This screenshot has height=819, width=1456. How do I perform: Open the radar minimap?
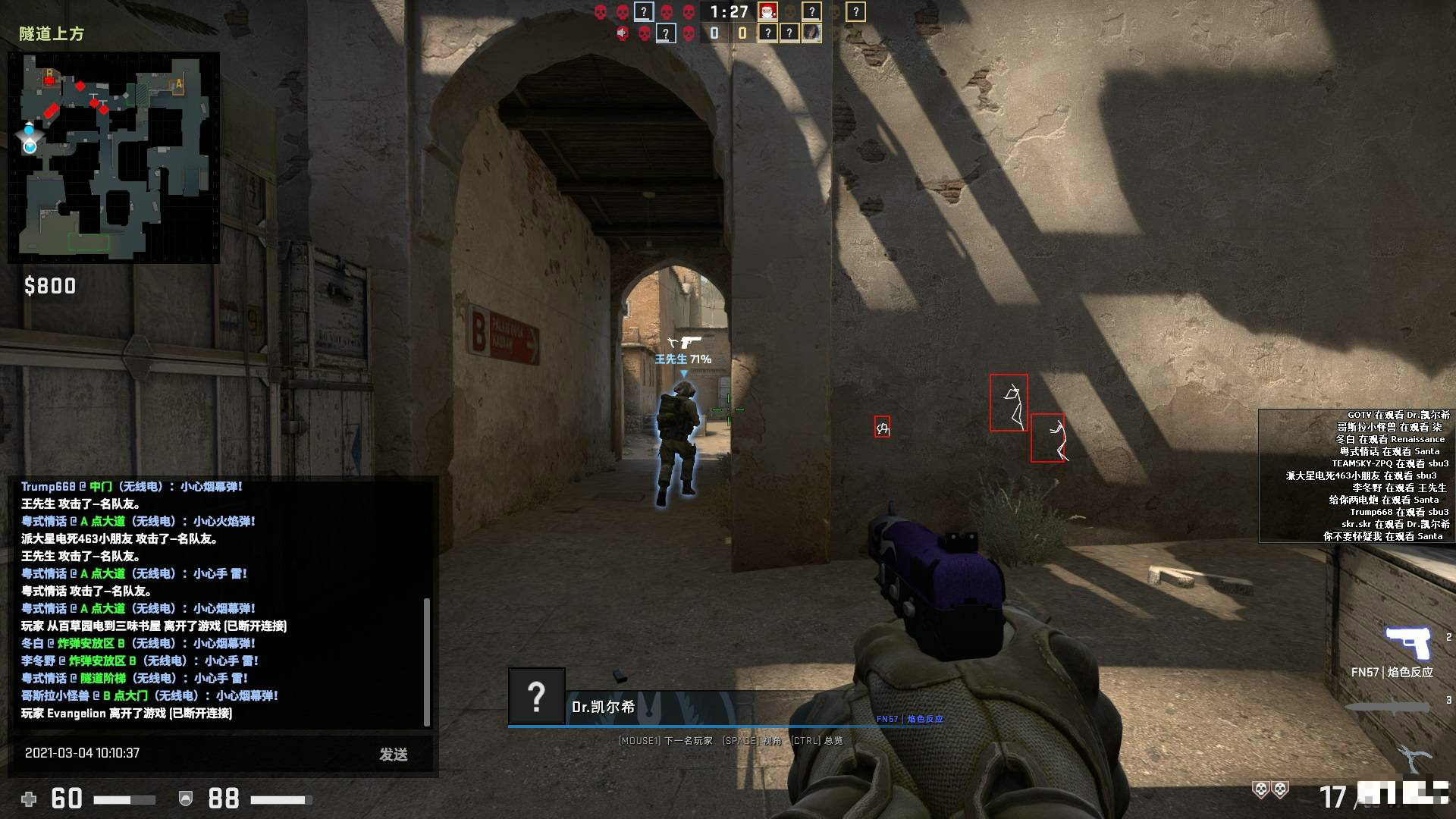pos(114,158)
